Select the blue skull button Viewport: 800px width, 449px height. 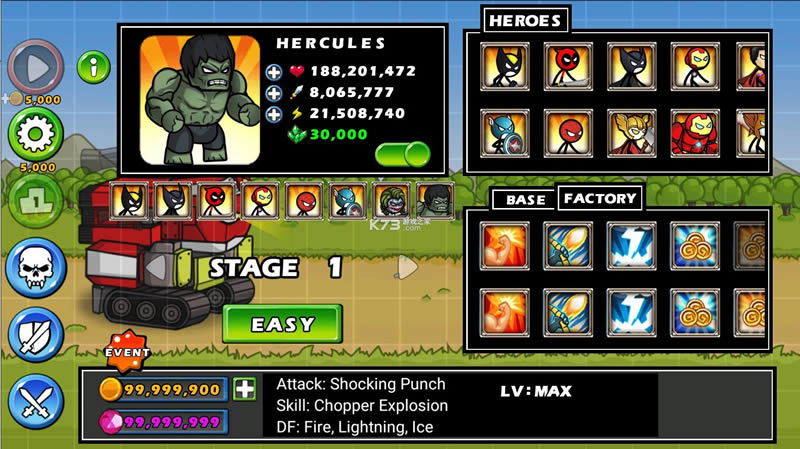[35, 267]
